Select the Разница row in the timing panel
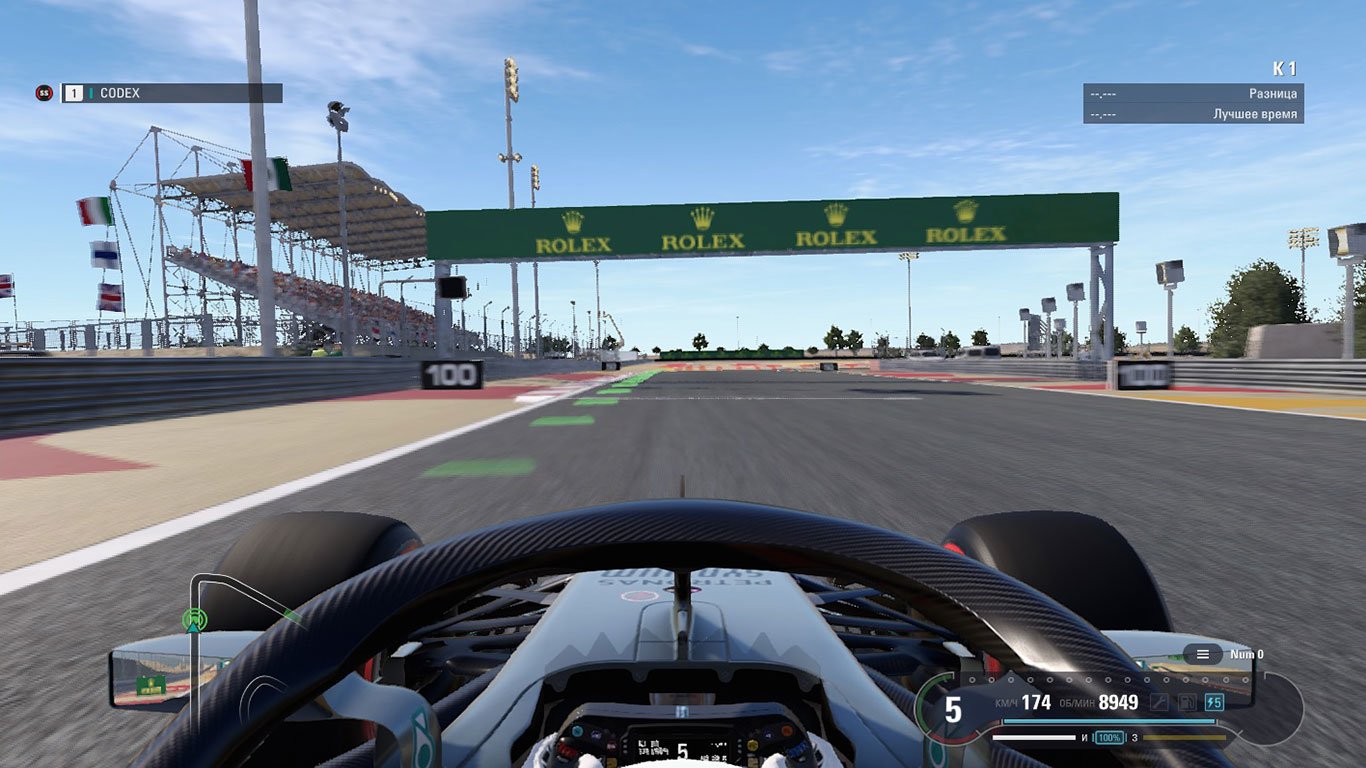This screenshot has width=1366, height=768. point(1190,94)
